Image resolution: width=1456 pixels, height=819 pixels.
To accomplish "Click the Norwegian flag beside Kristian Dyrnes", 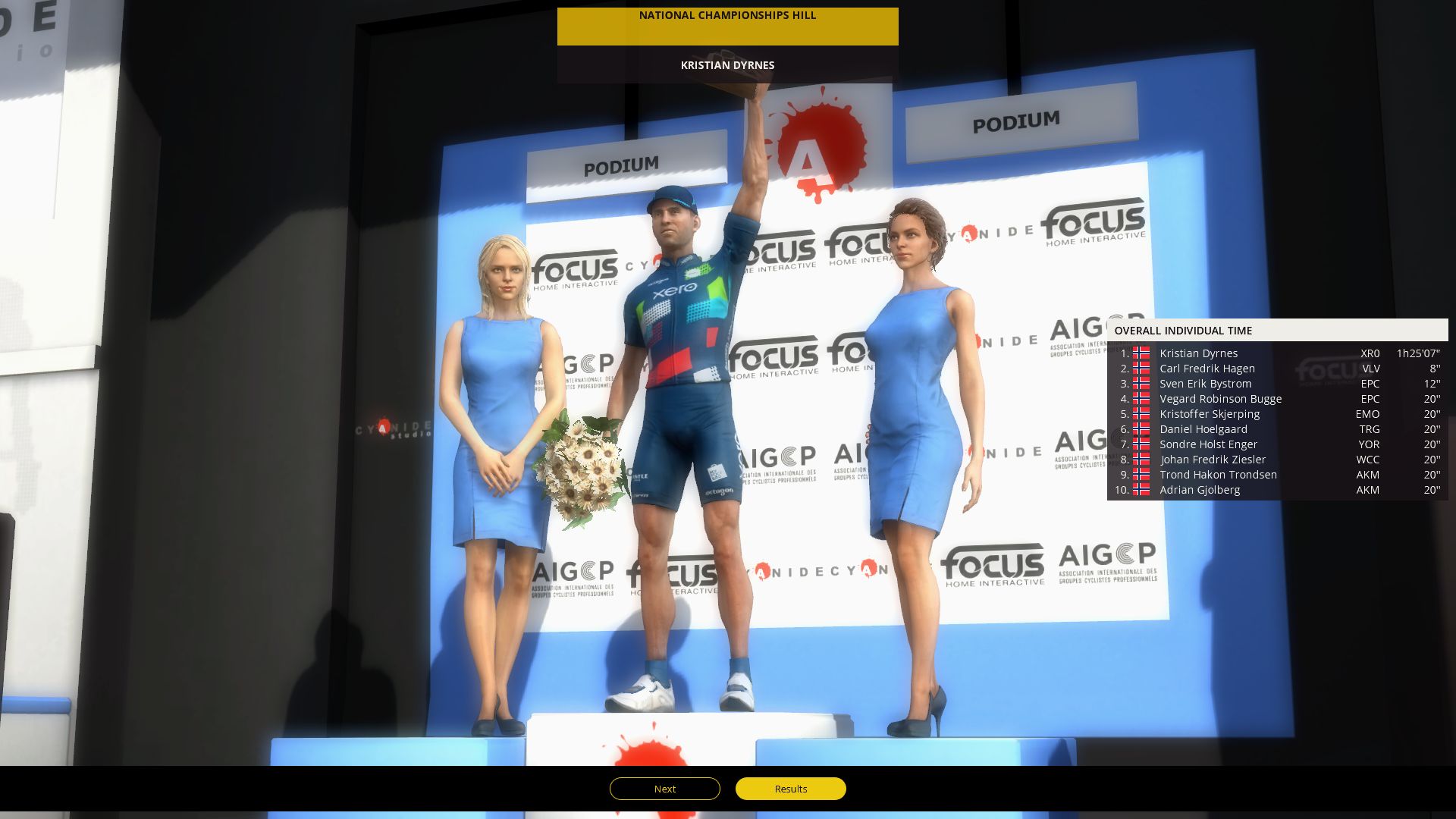I will pos(1141,353).
